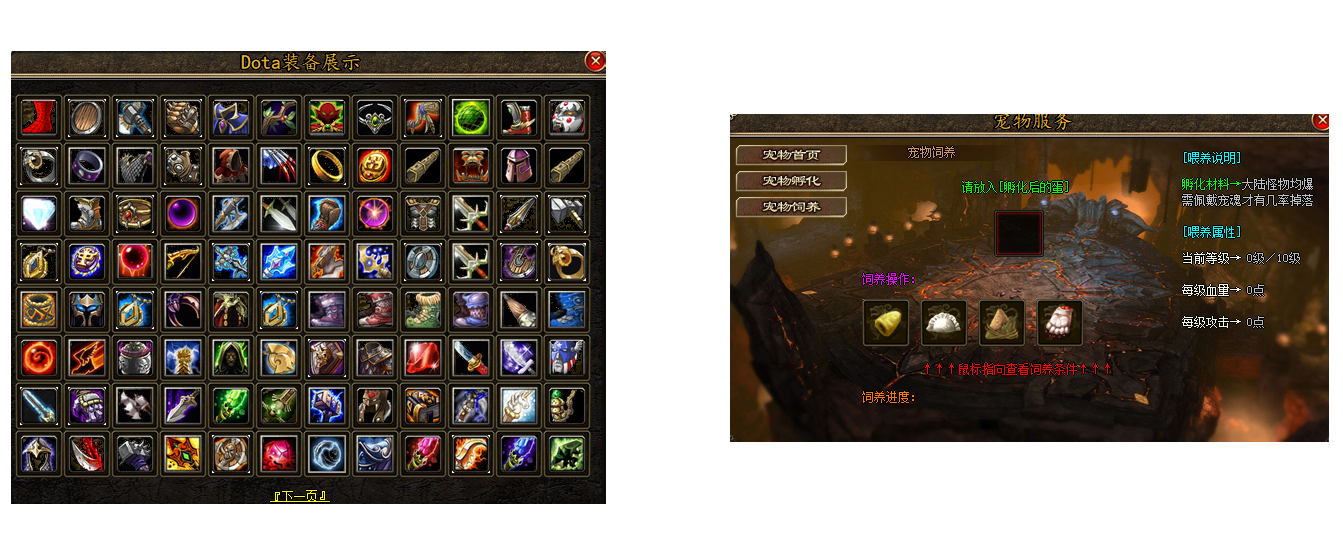Image resolution: width=1343 pixels, height=555 pixels.
Task: Select the 宠物饲养 pet feeding button
Action: click(x=791, y=207)
